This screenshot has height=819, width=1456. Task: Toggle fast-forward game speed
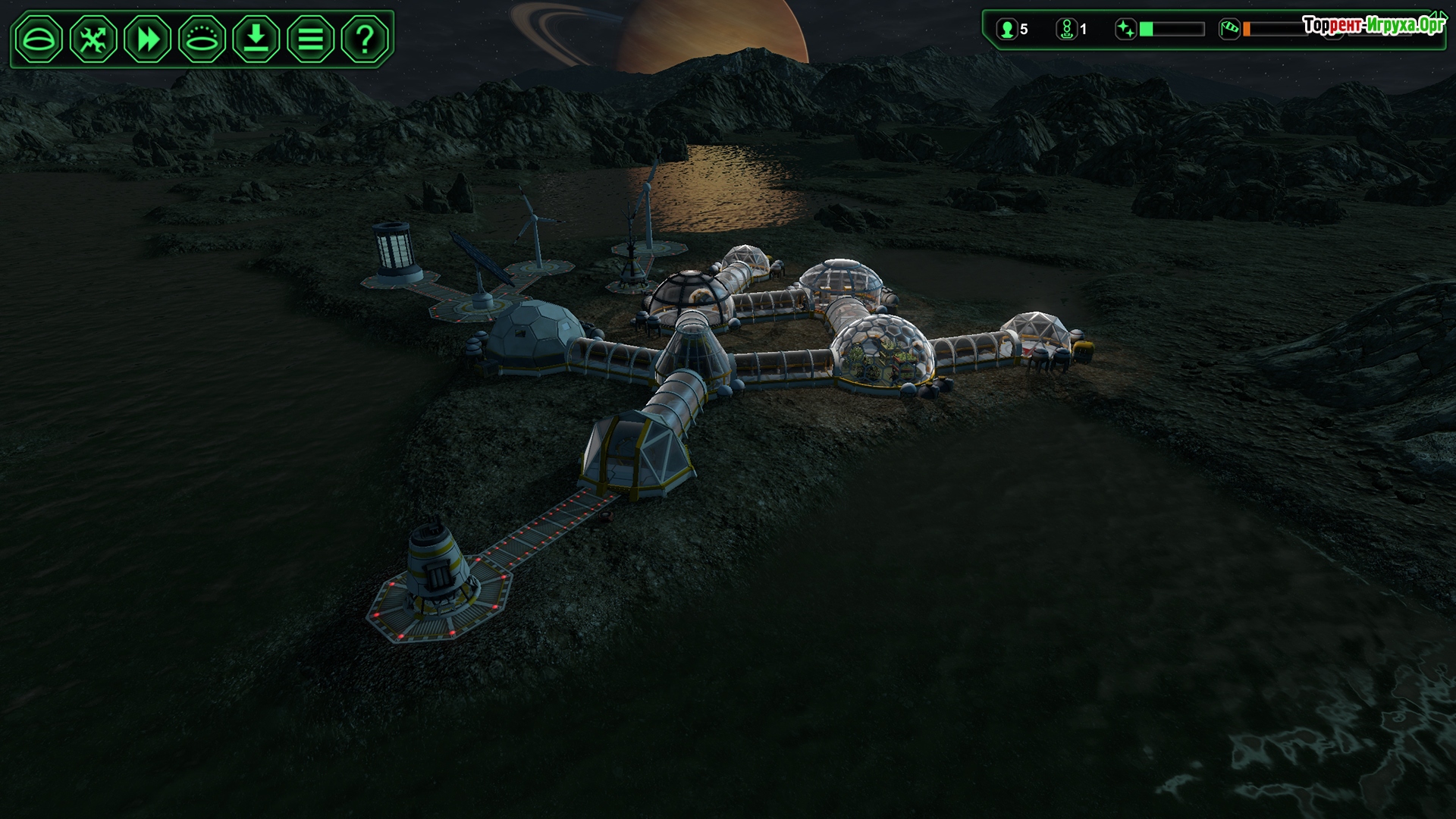(x=148, y=38)
